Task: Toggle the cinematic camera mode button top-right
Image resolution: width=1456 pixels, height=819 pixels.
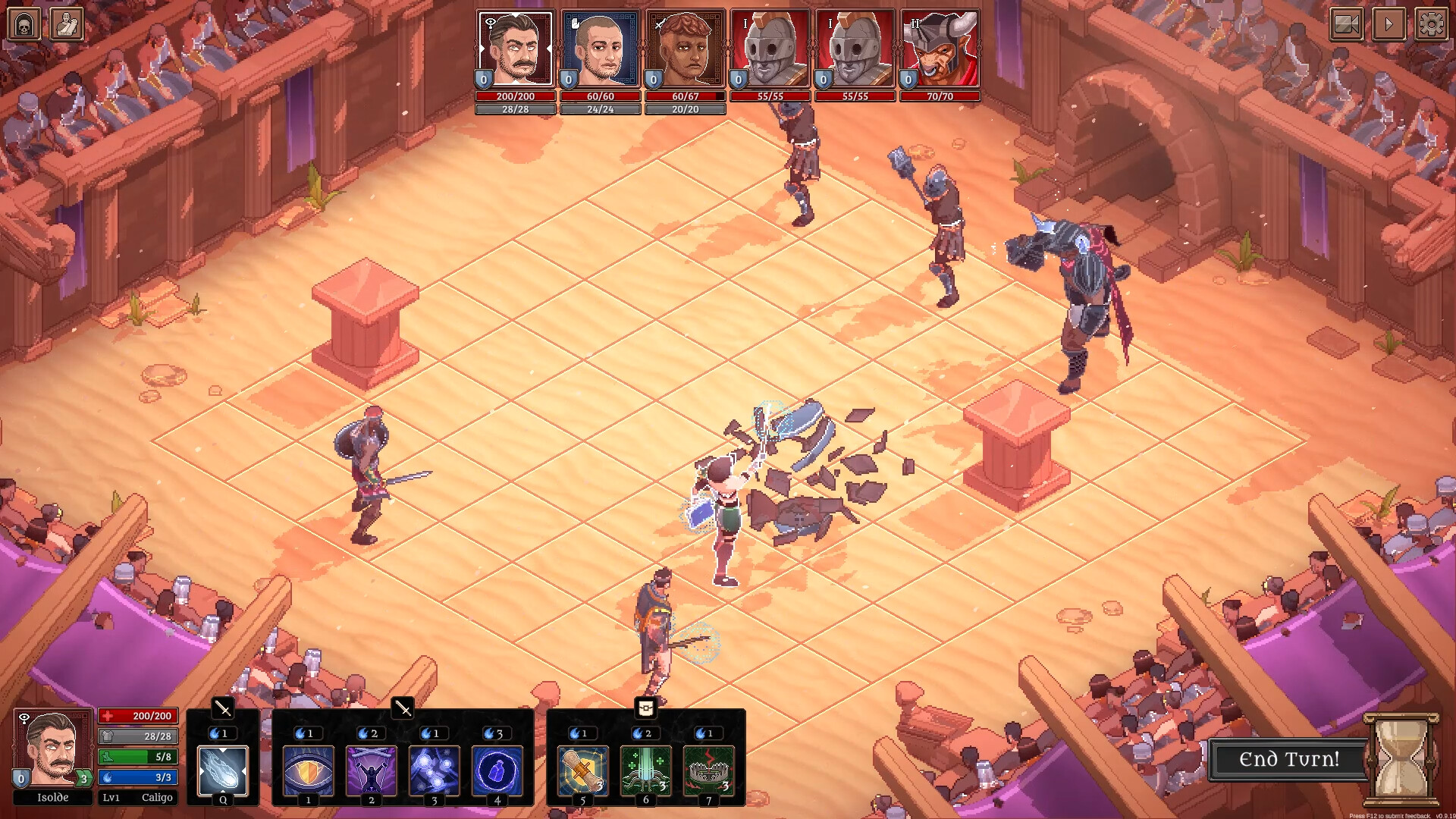Action: coord(1345,24)
